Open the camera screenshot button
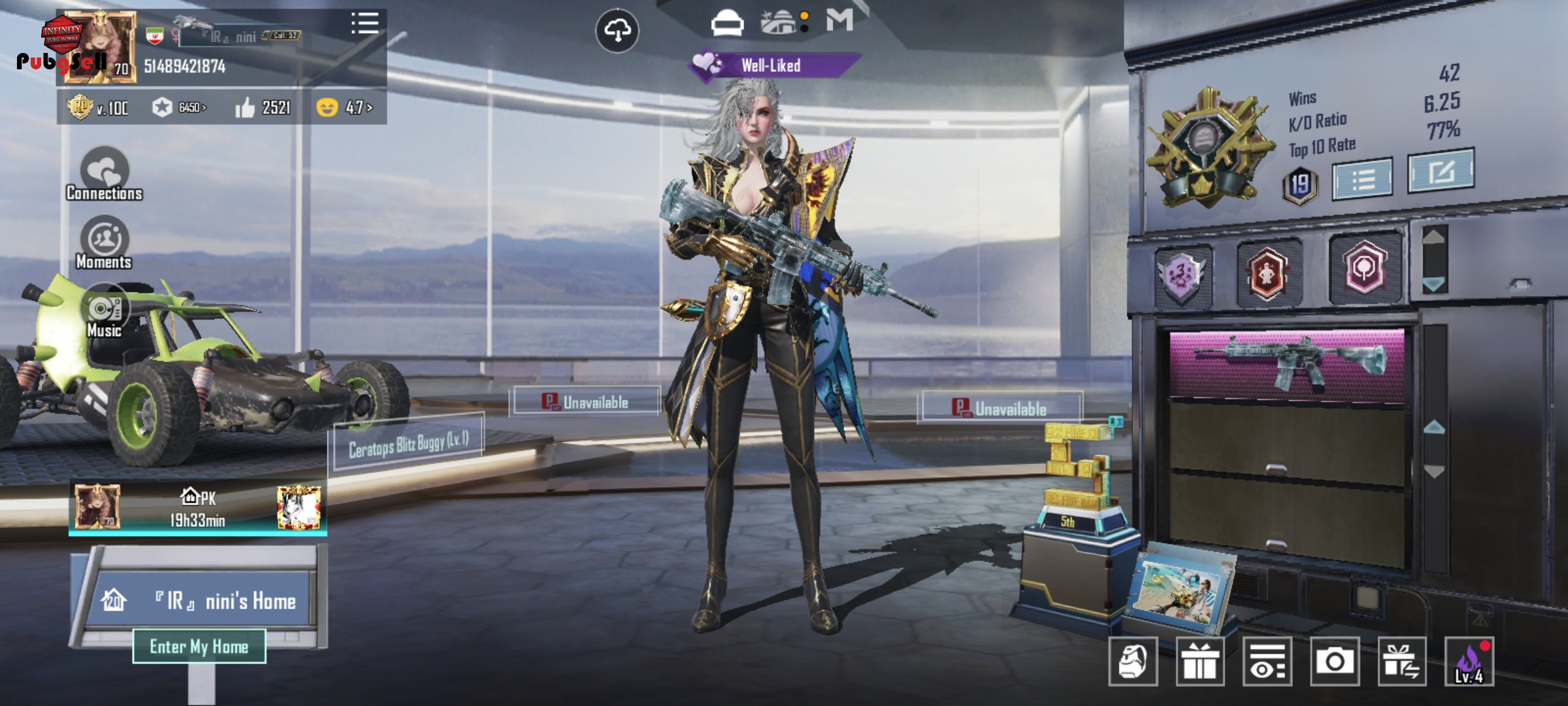 pos(1334,662)
